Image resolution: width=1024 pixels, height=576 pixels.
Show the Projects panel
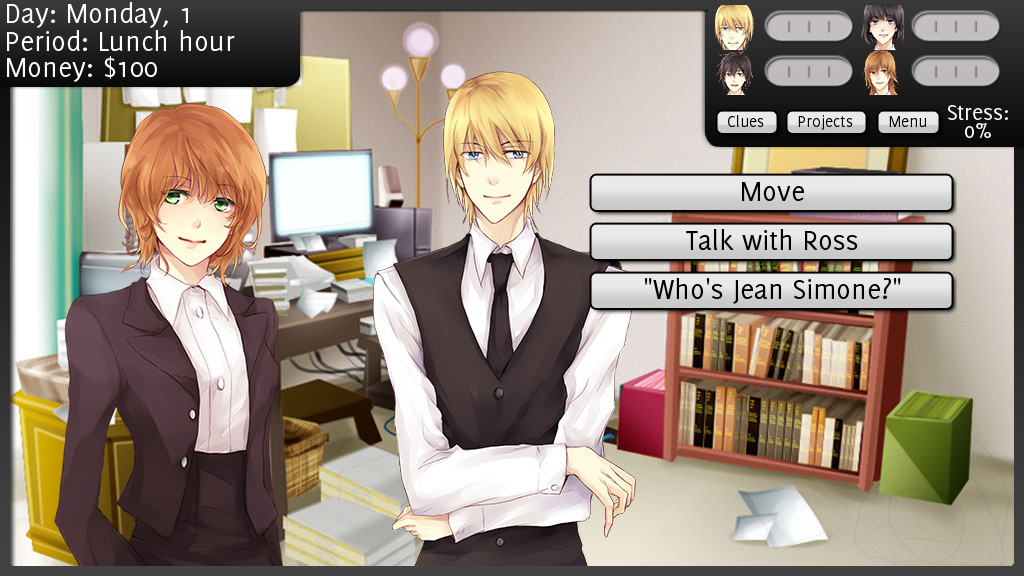(825, 122)
